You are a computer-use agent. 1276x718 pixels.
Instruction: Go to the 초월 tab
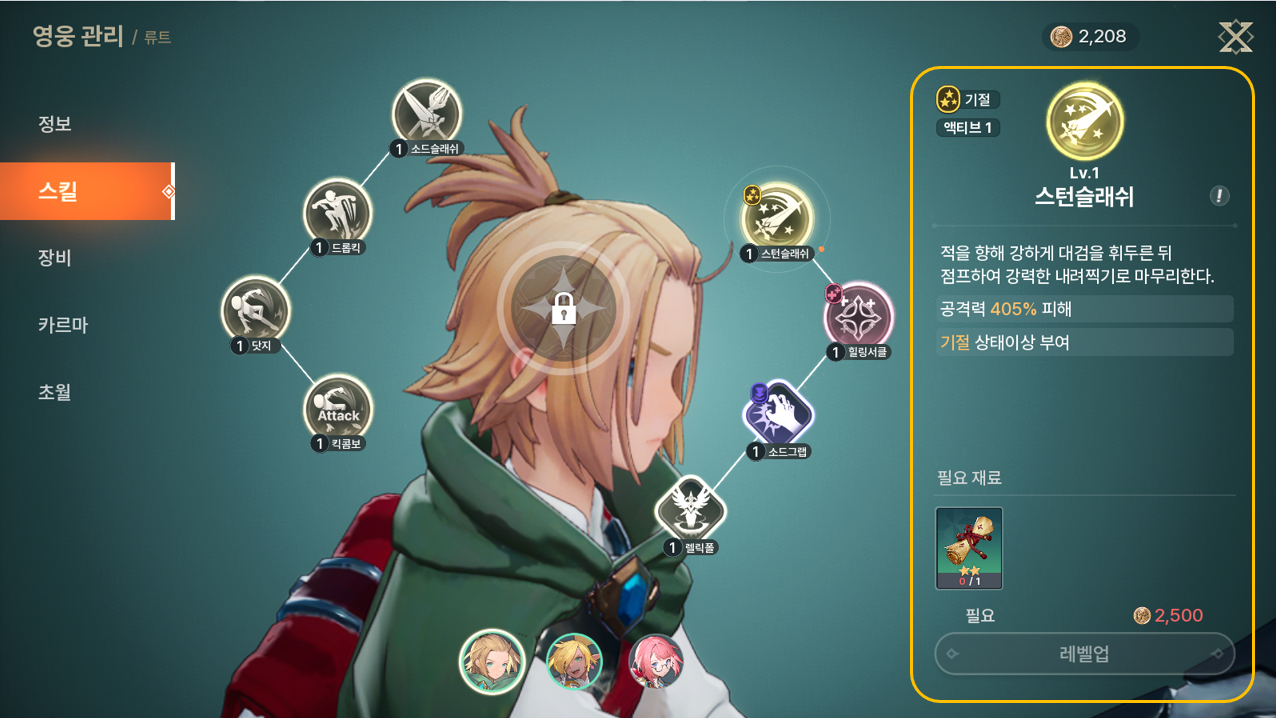[55, 392]
